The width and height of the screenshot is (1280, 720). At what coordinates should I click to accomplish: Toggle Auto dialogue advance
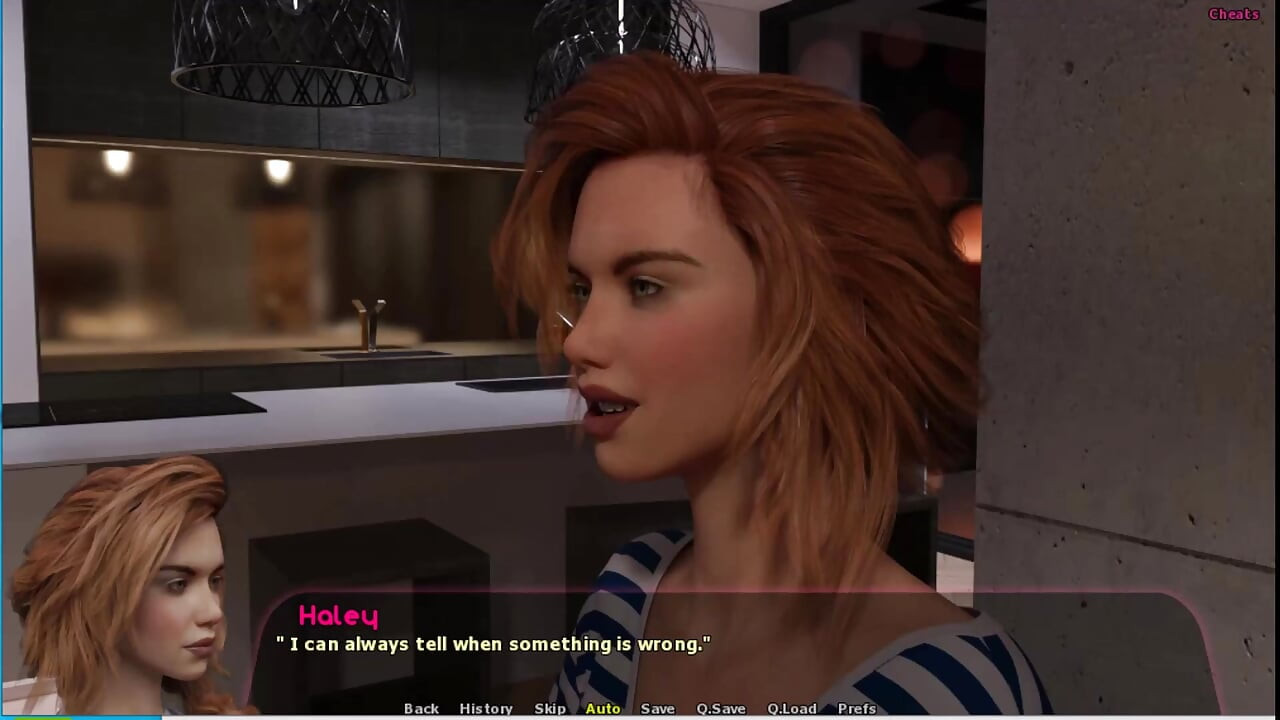603,708
